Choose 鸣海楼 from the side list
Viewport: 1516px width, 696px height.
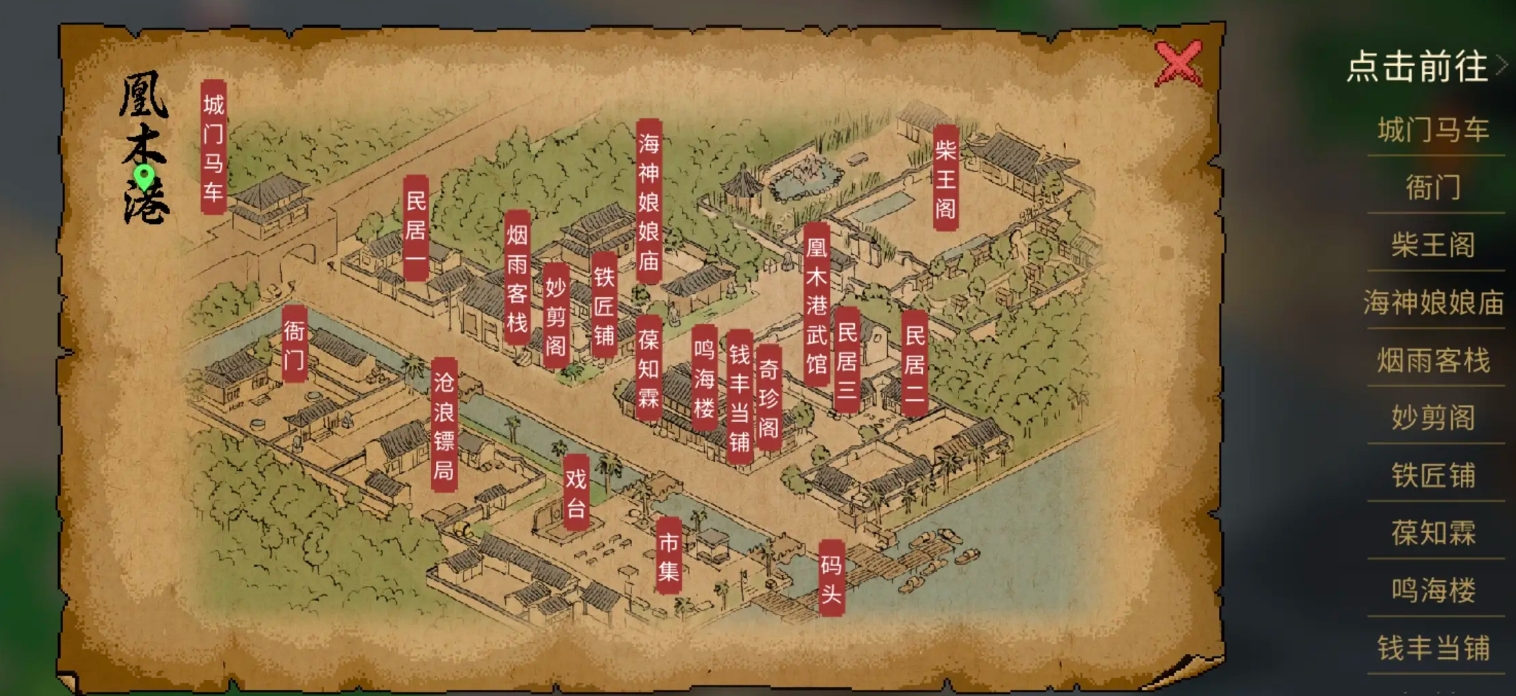pos(1434,591)
